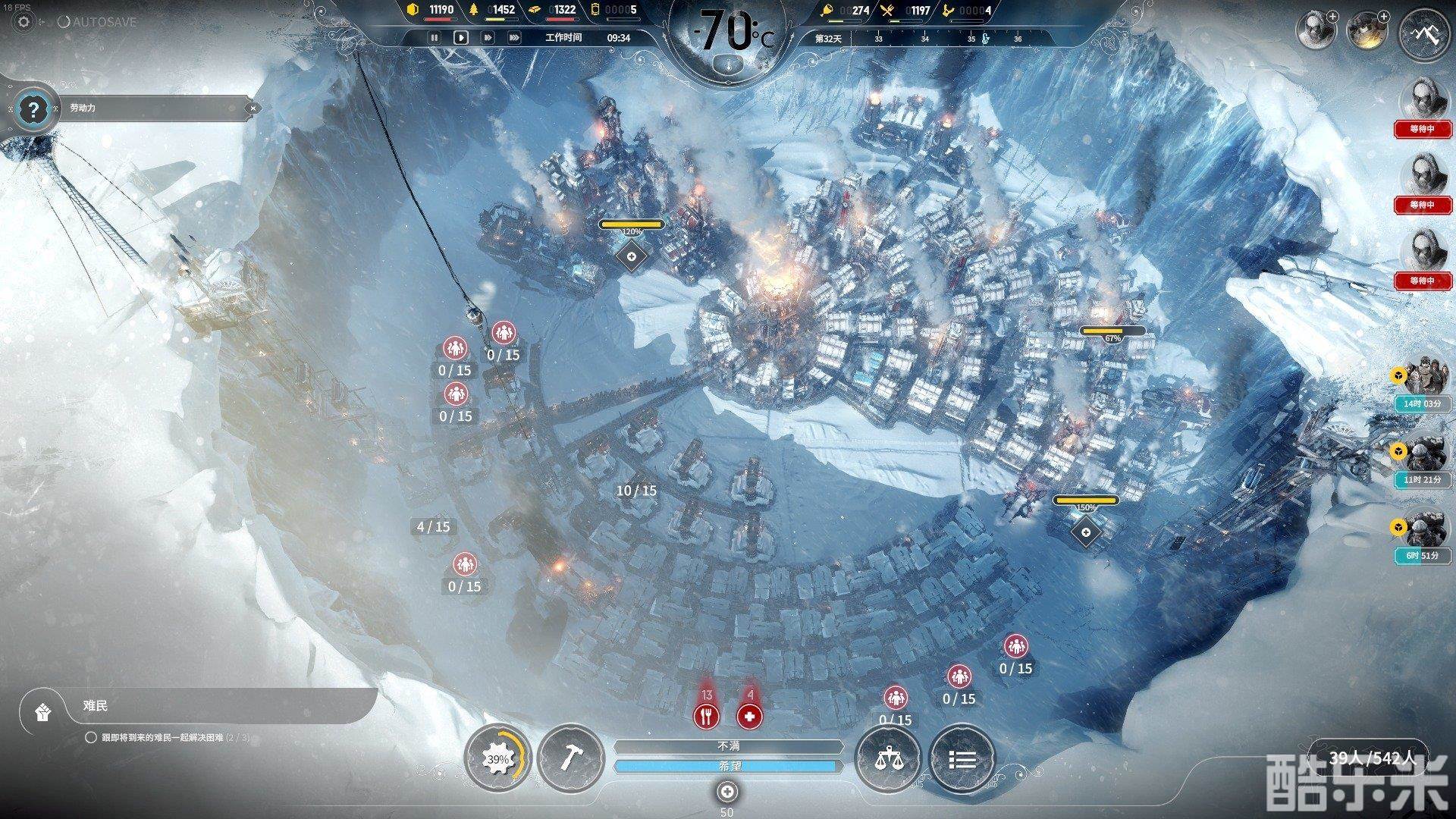Click the round plus button below the hope bar
The image size is (1456, 819).
[x=727, y=792]
